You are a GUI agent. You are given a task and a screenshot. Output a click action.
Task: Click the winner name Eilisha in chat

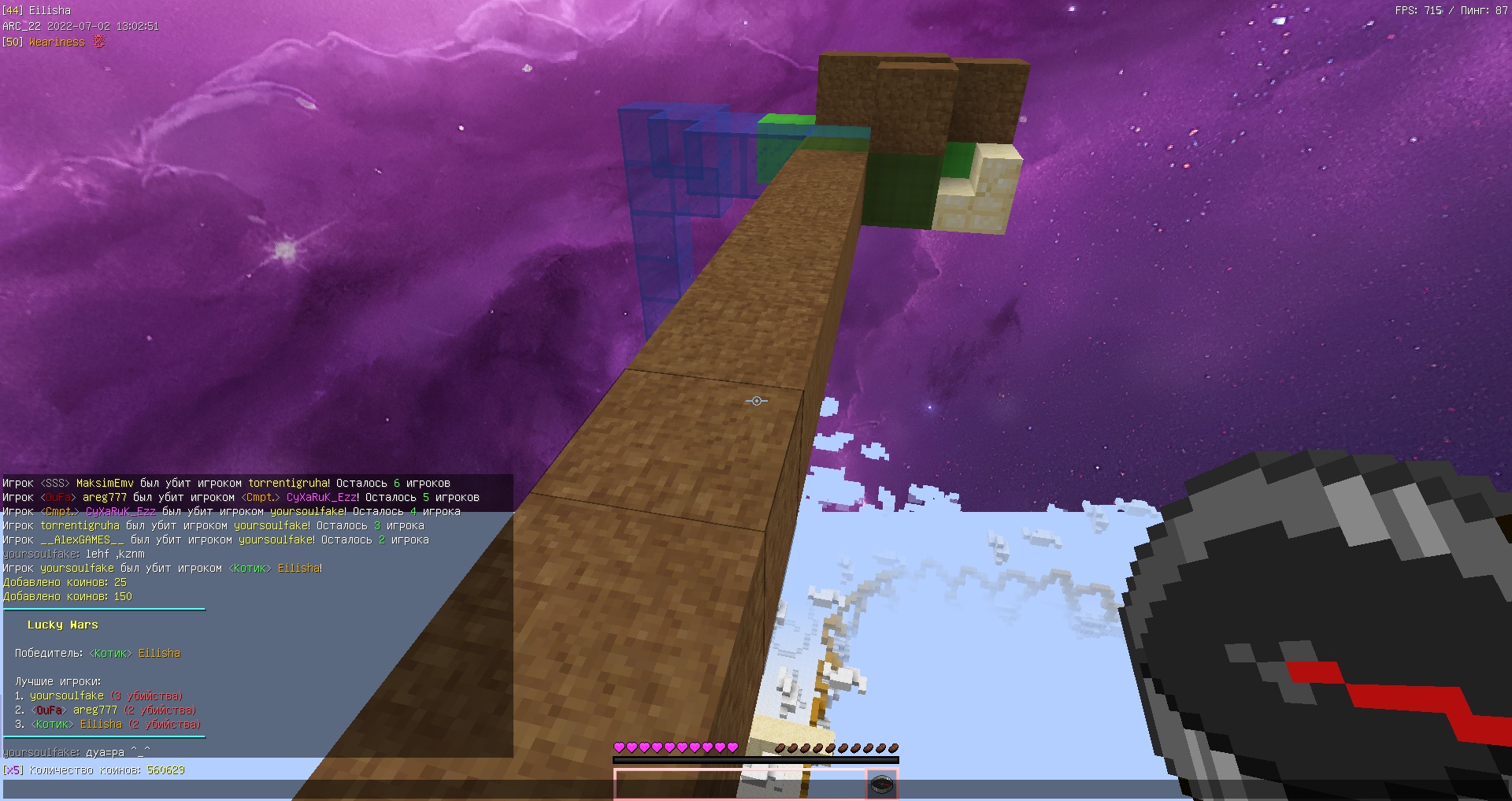(x=159, y=653)
